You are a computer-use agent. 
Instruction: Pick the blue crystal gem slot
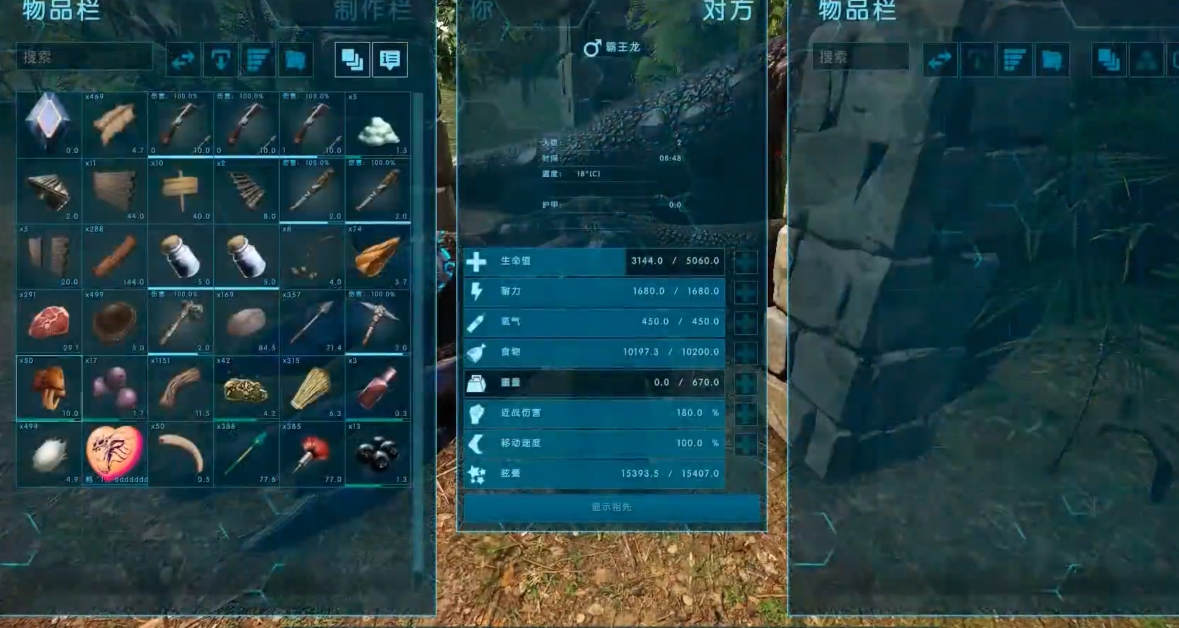[48, 124]
